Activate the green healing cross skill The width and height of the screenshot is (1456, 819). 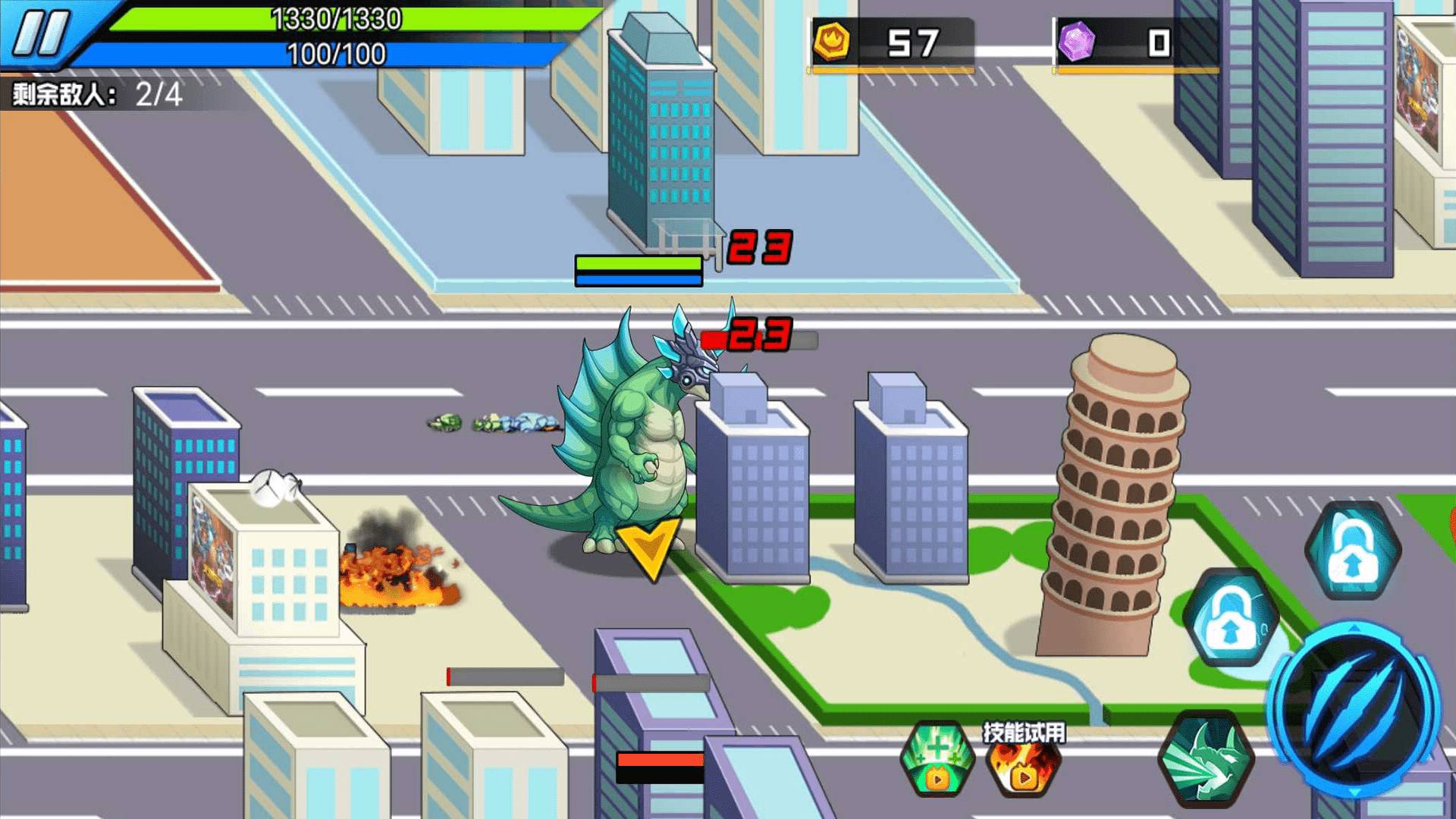[937, 758]
